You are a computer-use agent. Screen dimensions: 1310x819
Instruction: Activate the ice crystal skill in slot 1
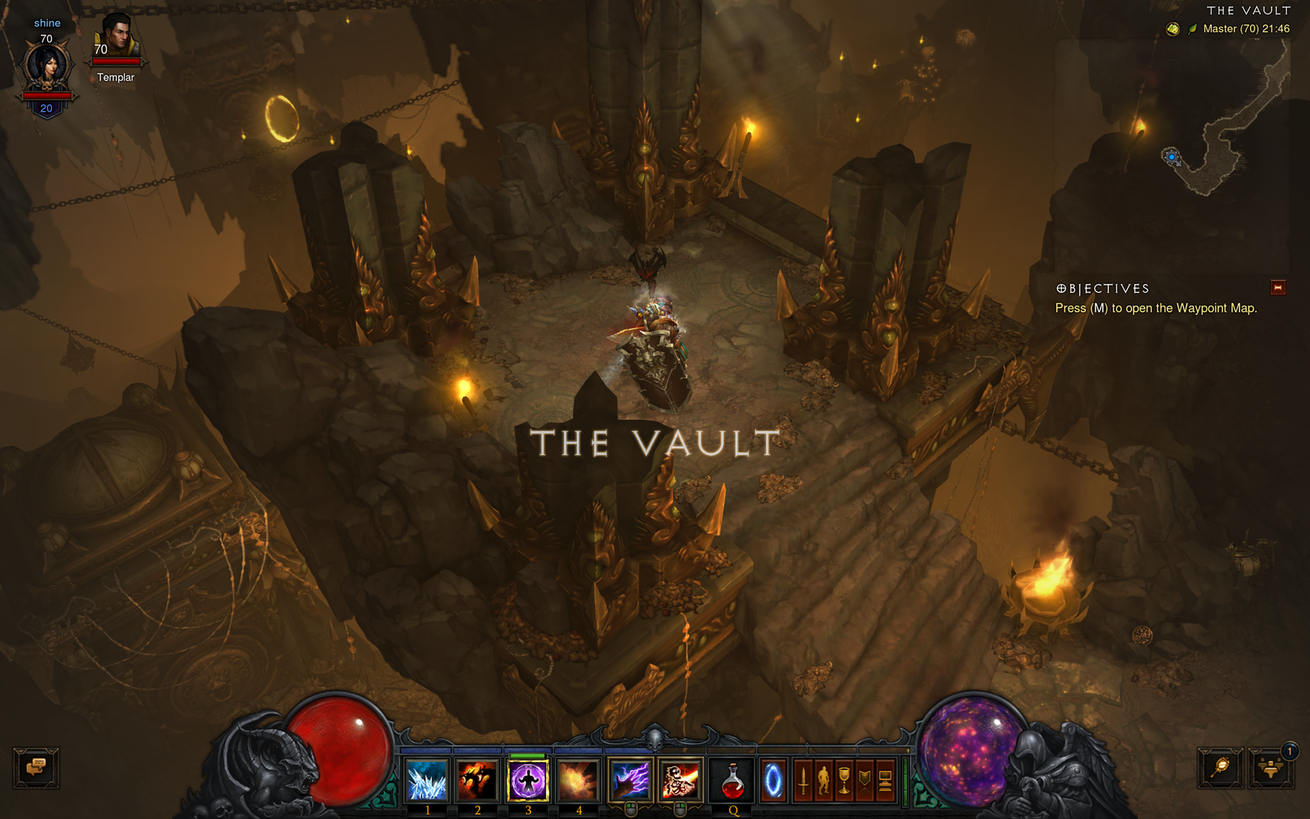427,780
